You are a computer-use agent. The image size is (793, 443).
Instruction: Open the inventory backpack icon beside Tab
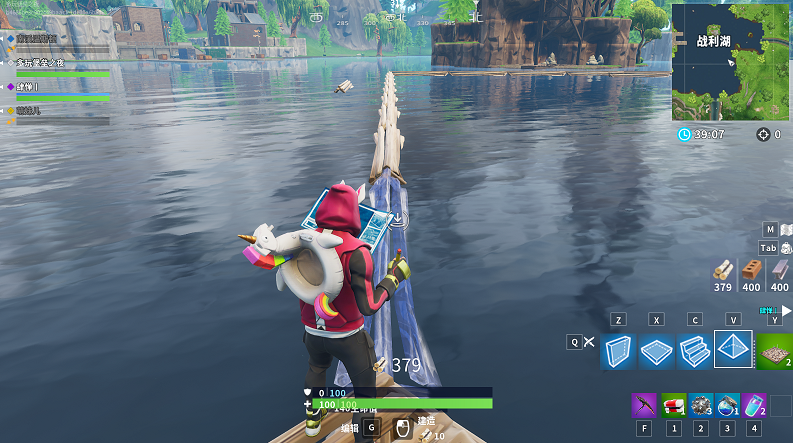click(x=786, y=248)
